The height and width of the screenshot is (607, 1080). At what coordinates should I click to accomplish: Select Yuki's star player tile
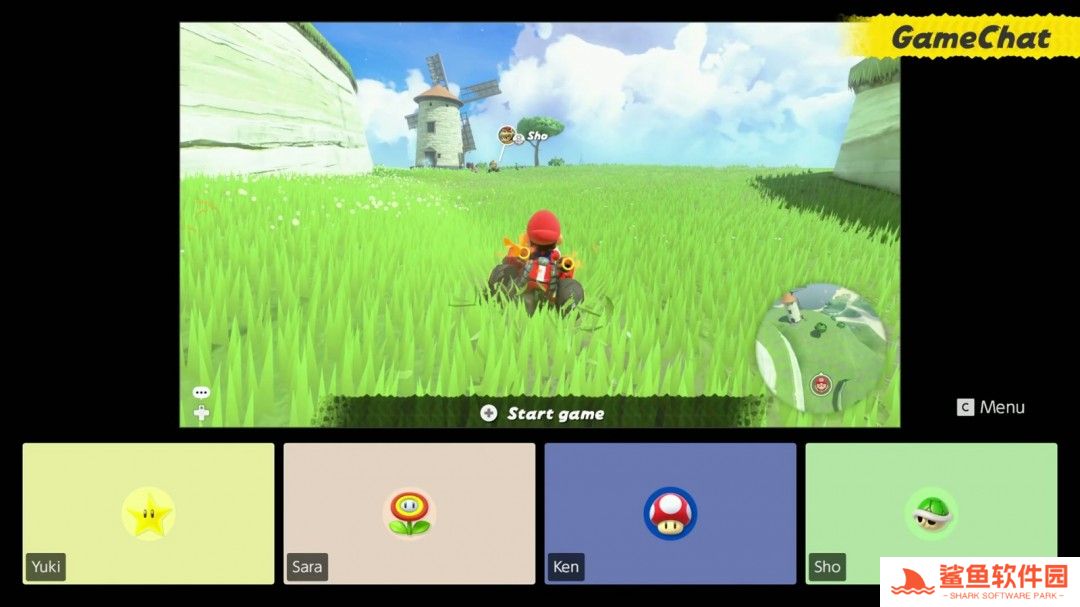[x=148, y=513]
